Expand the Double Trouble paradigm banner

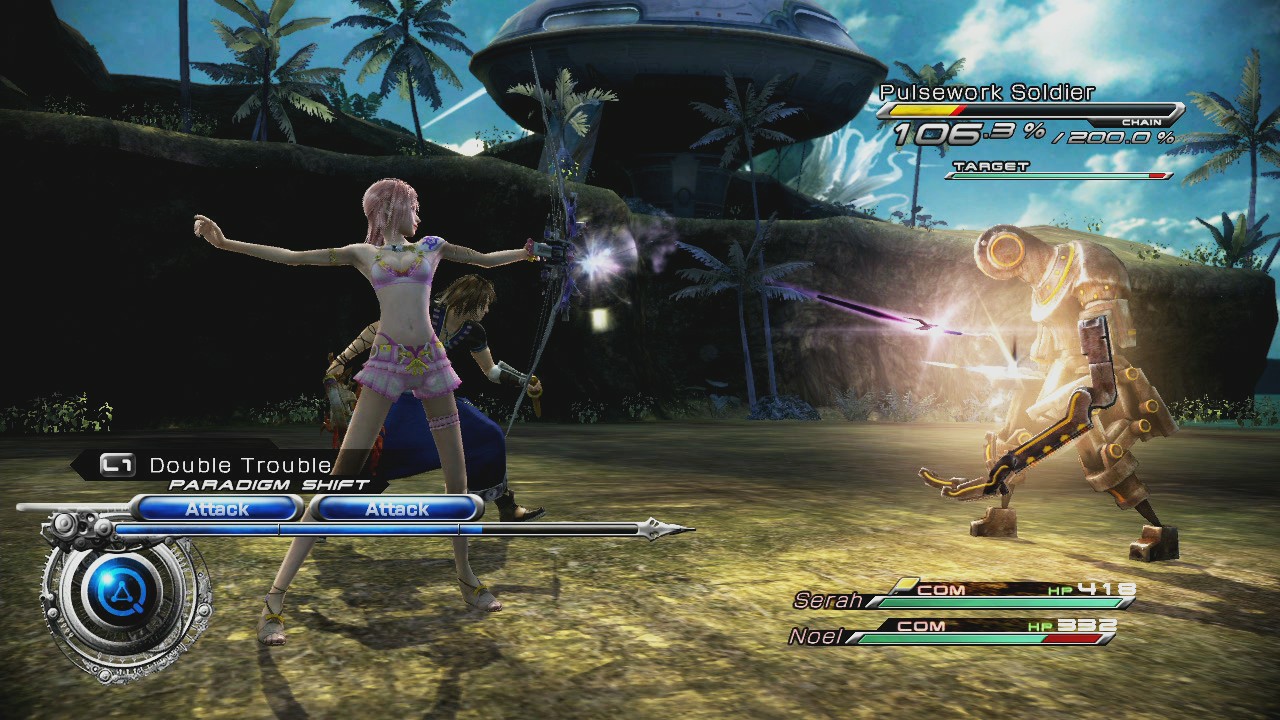tap(238, 464)
